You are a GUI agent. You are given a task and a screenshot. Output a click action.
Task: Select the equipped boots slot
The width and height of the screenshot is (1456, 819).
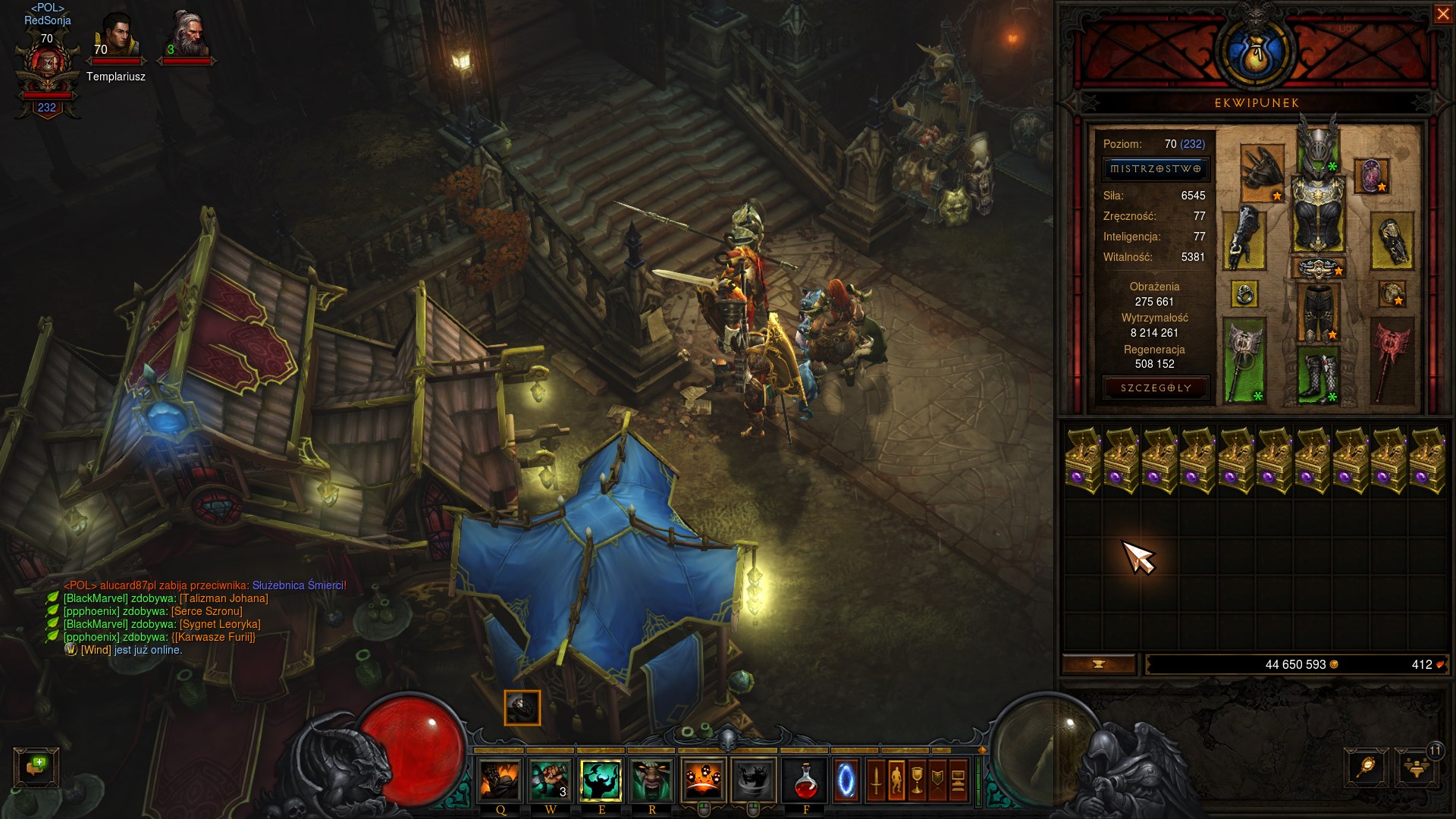pyautogui.click(x=1318, y=375)
